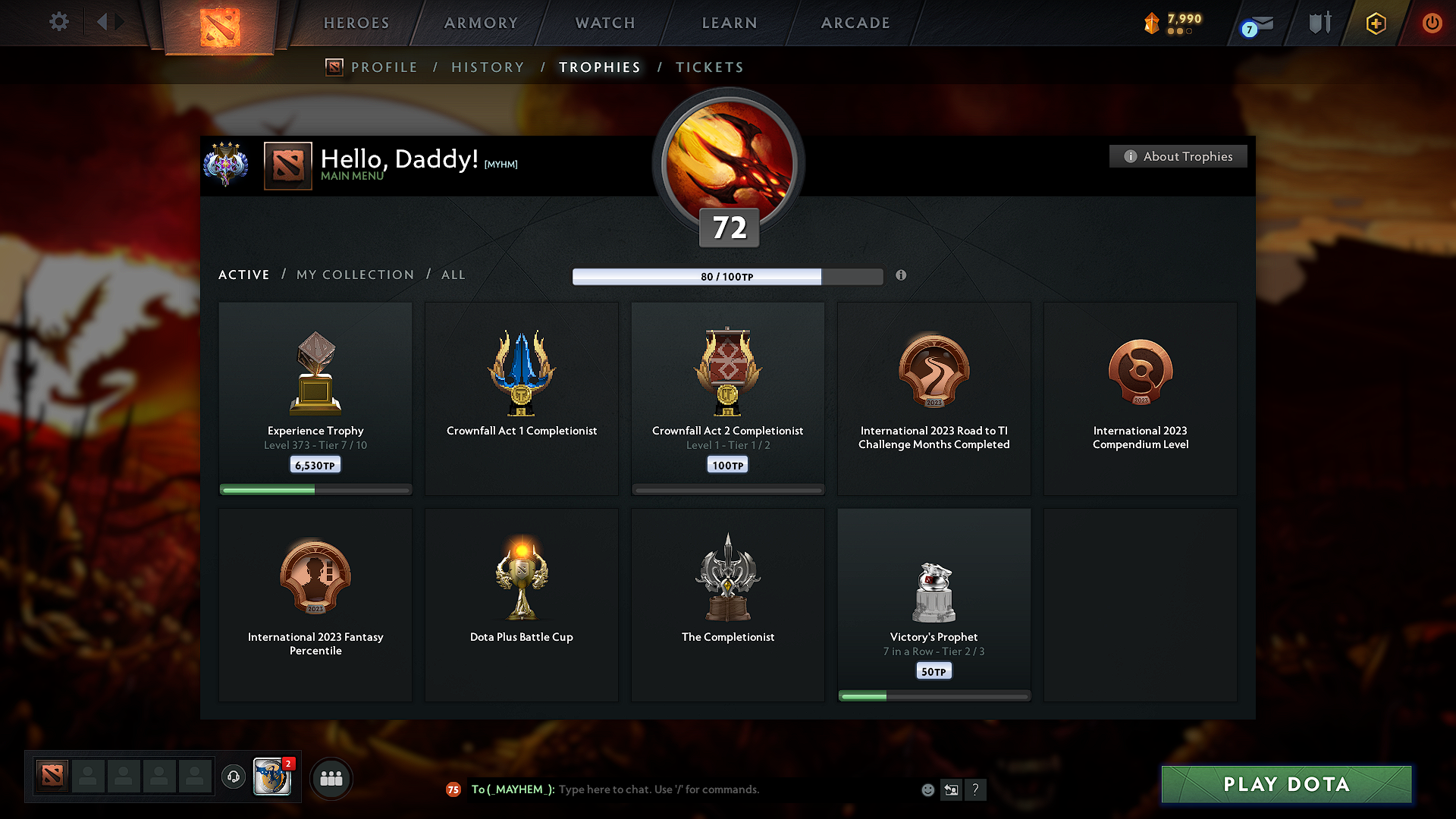The image size is (1456, 819).
Task: Click the question mark help icon near chat
Action: pyautogui.click(x=976, y=789)
